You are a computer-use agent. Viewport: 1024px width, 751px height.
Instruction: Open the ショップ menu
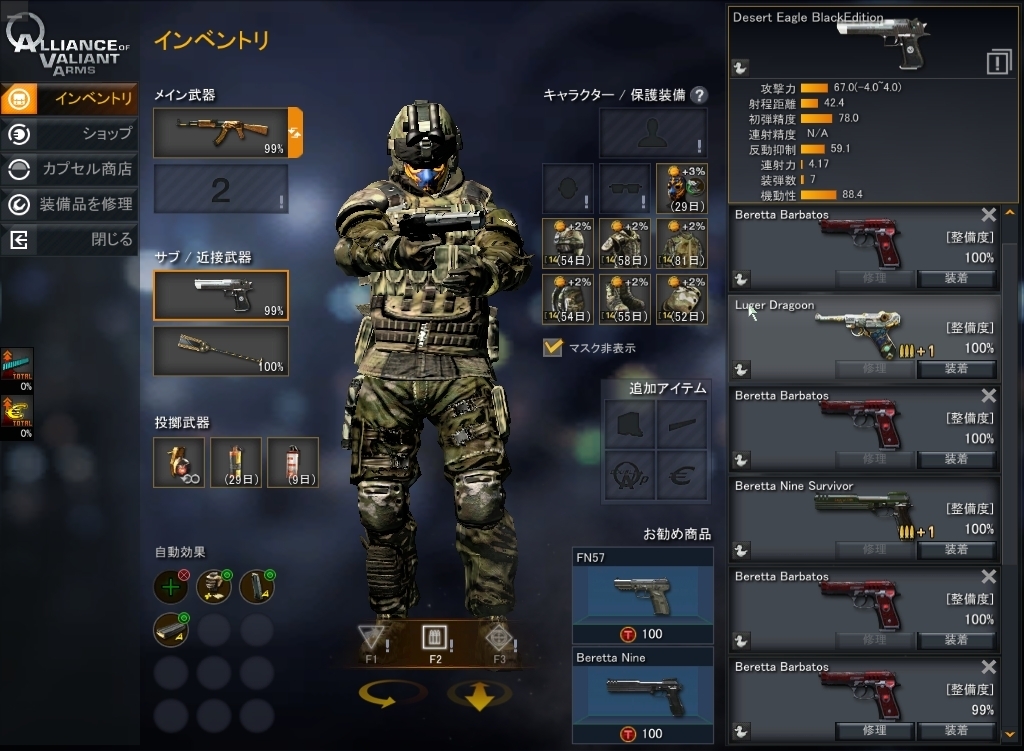70,133
